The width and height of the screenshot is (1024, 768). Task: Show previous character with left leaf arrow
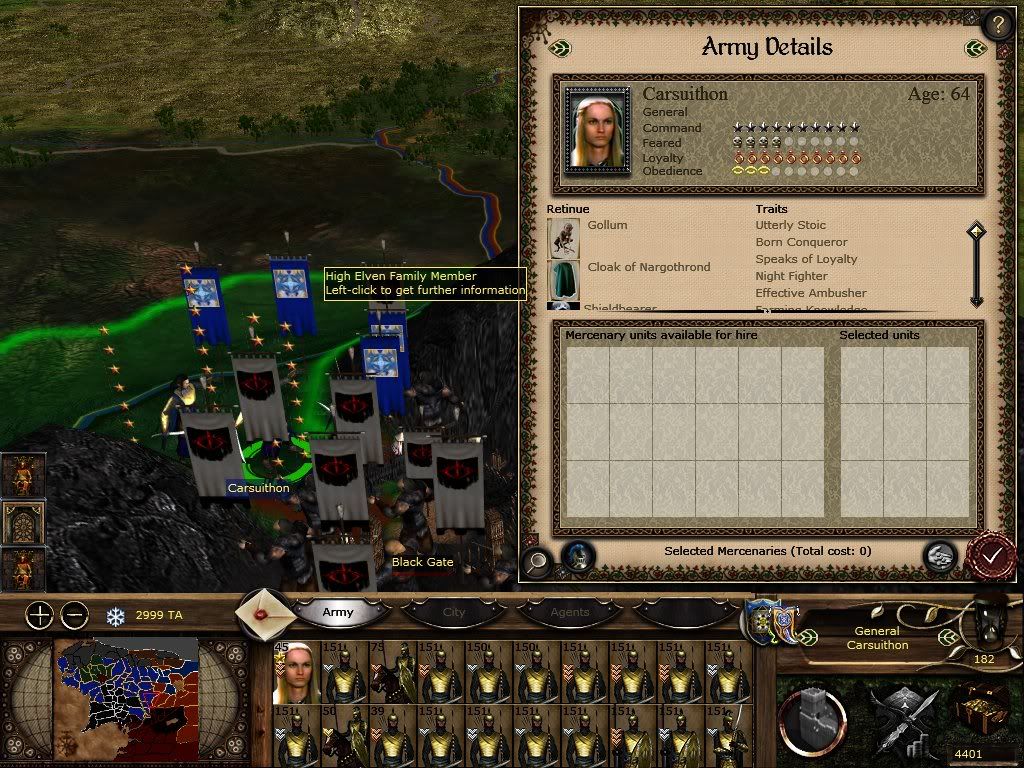561,48
